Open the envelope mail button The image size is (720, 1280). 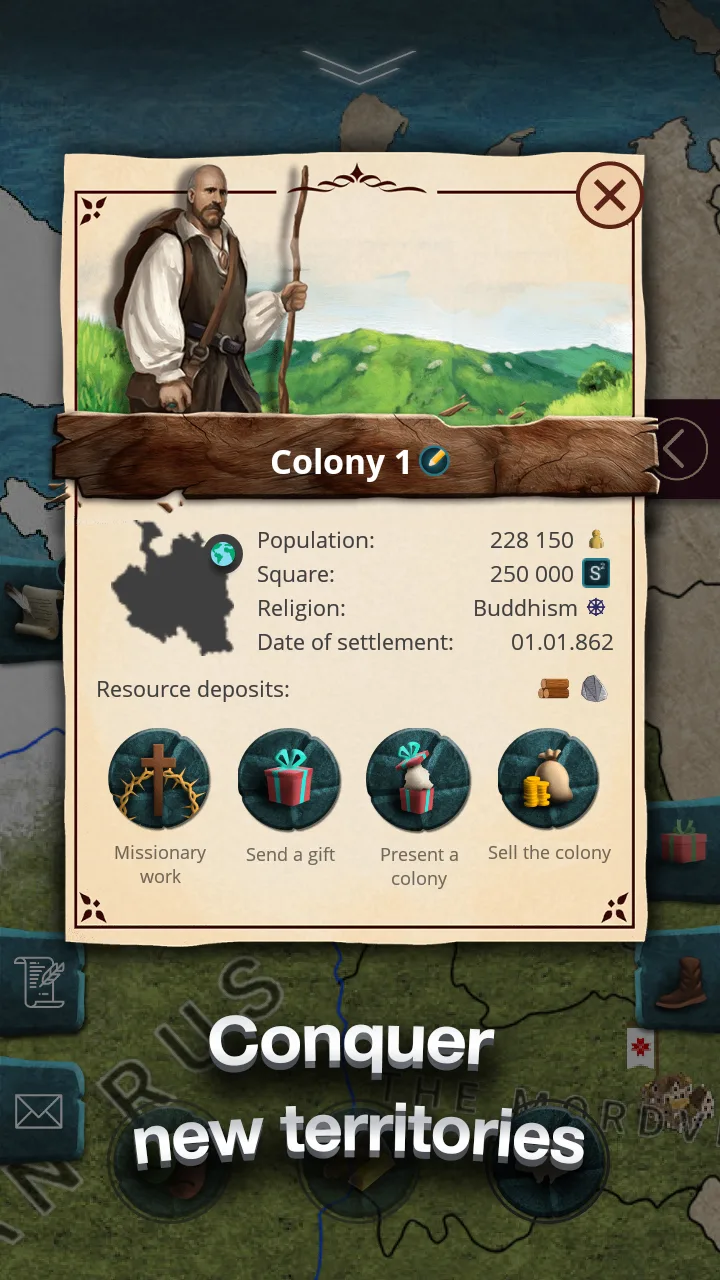tap(38, 1110)
